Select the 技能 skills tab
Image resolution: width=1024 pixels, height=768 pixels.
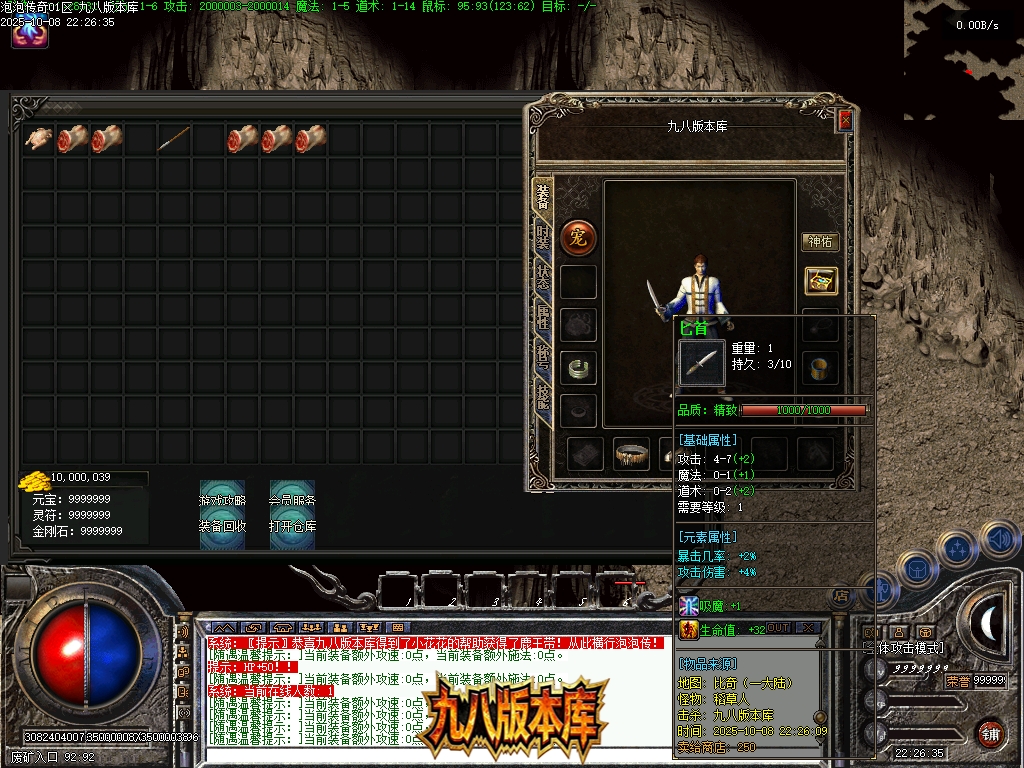543,397
